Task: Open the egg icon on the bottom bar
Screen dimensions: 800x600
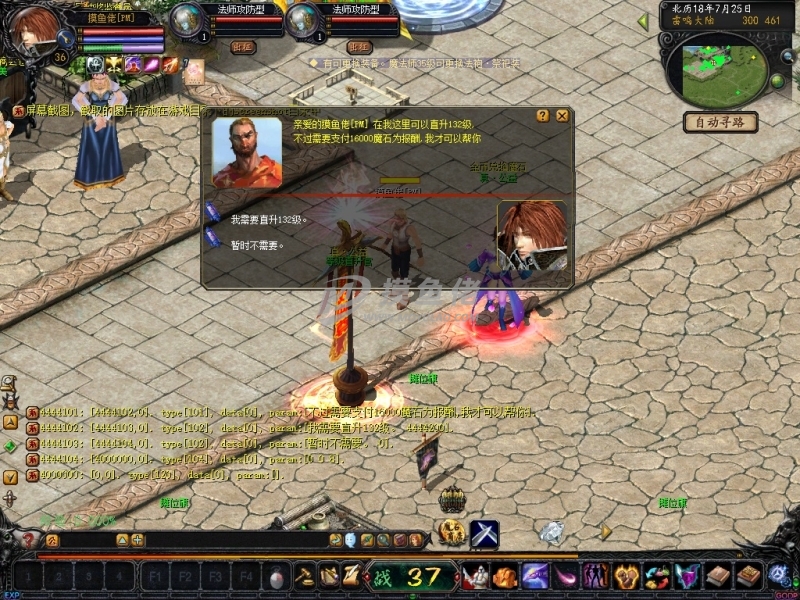Action: (277, 577)
